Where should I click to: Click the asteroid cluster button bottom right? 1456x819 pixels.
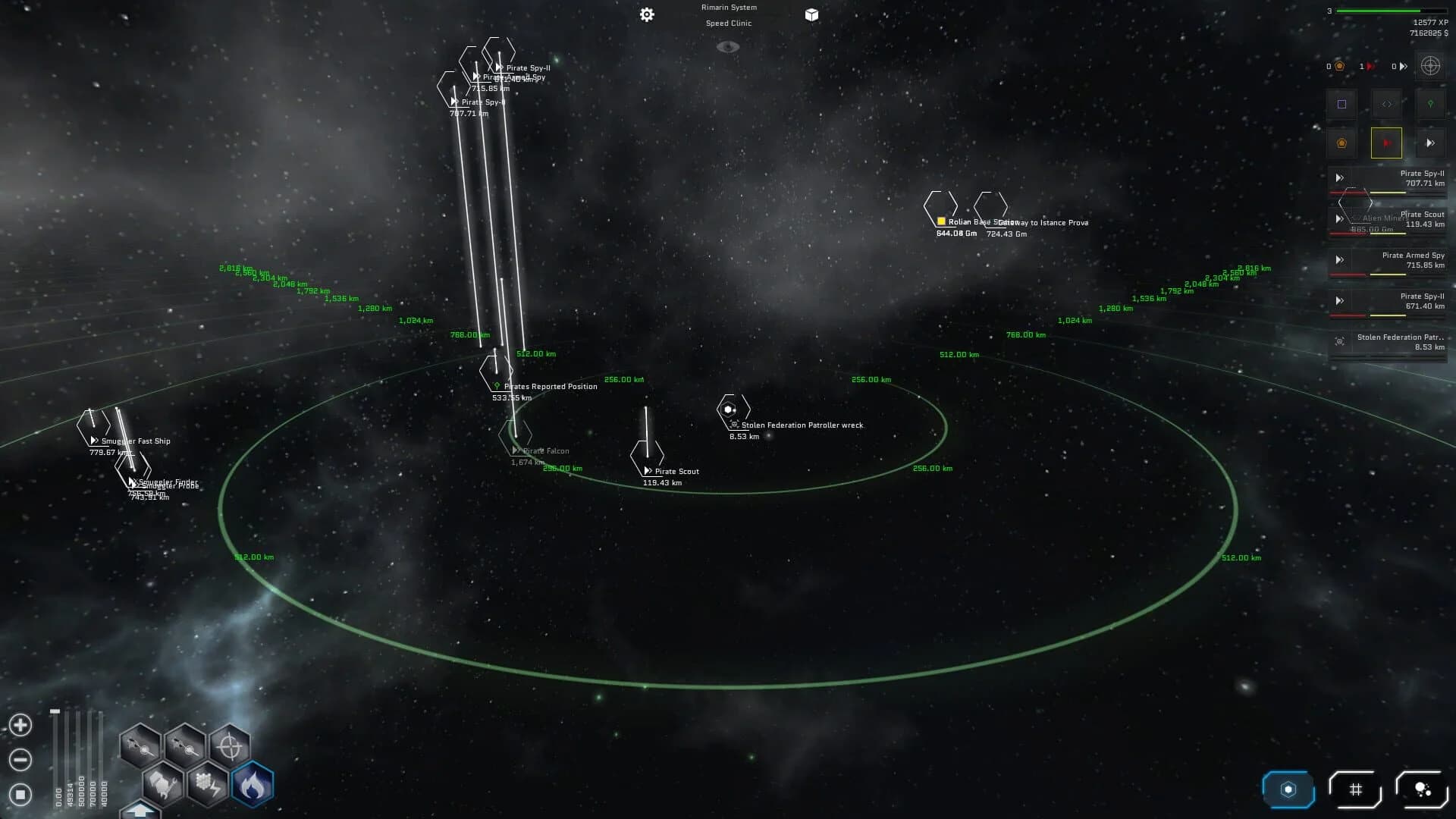click(1421, 789)
